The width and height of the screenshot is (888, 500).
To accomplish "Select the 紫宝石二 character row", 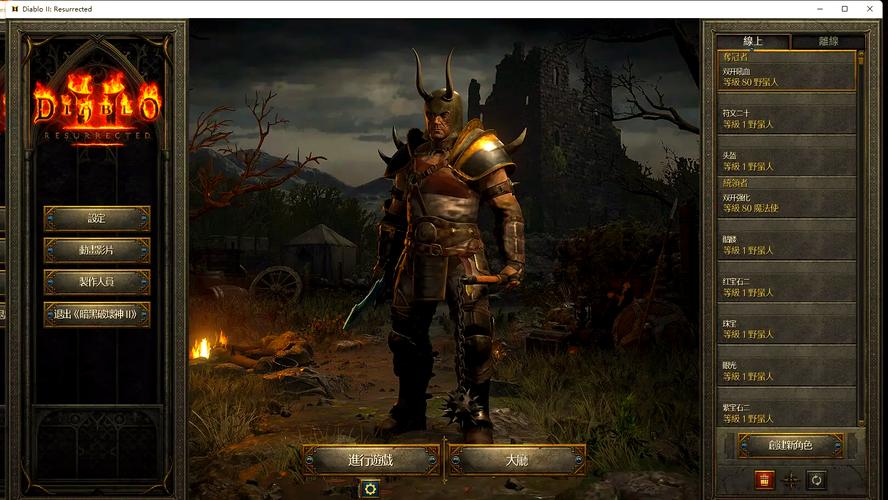I will 787,412.
